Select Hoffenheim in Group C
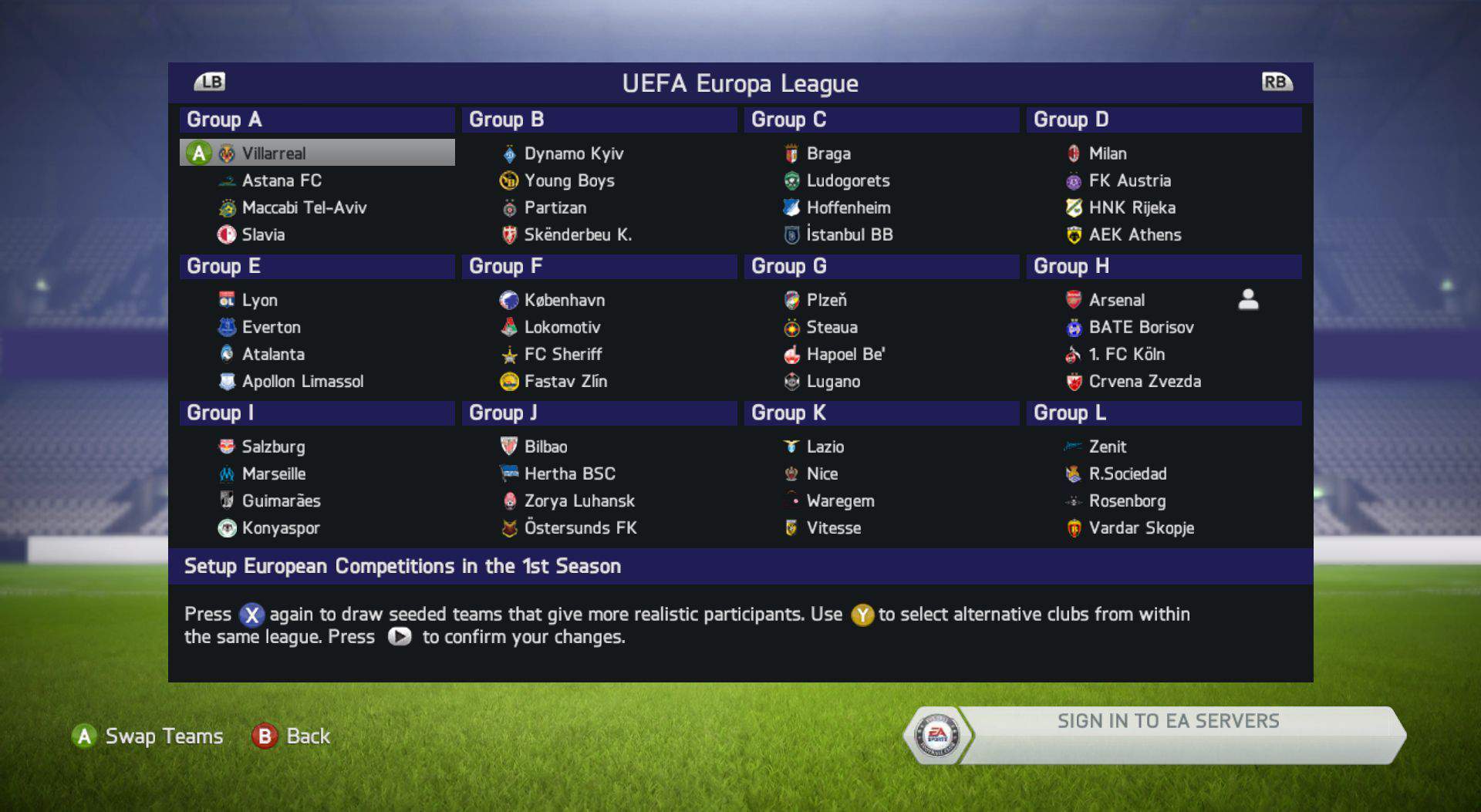 click(848, 207)
